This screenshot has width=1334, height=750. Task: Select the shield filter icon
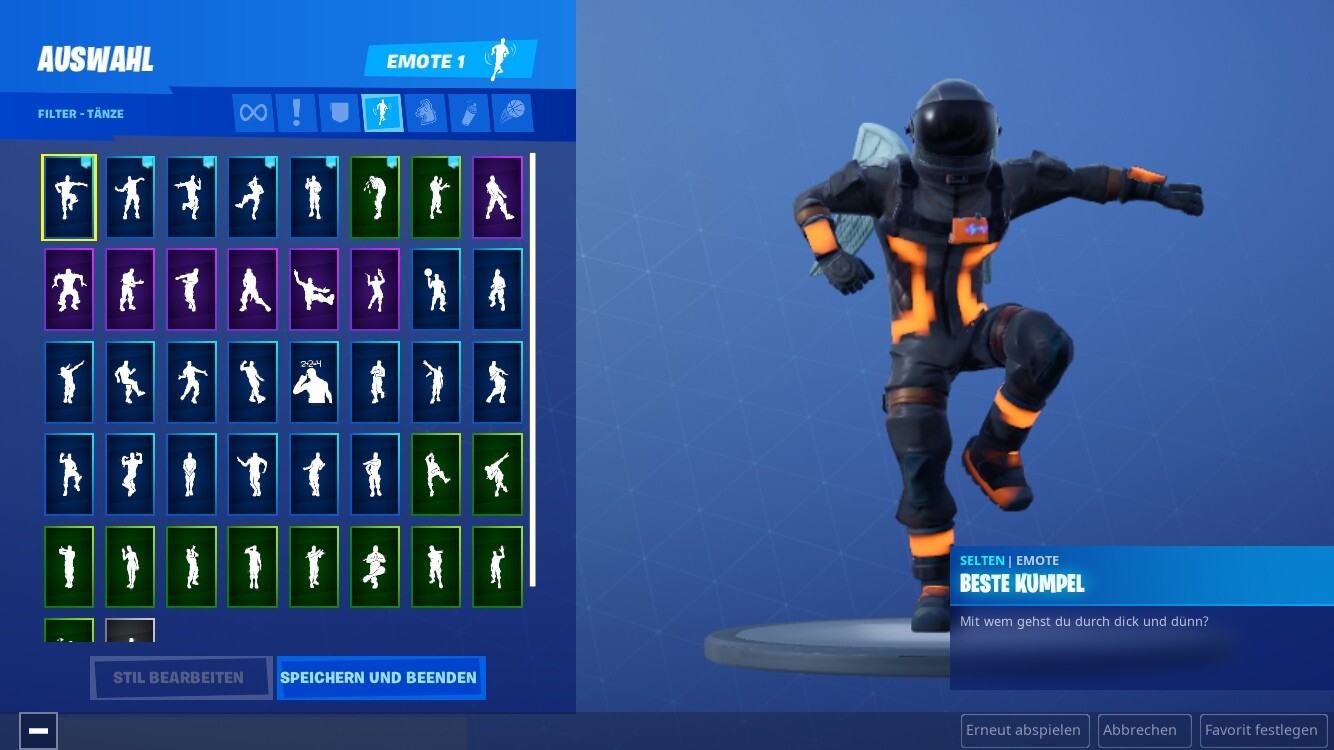tap(340, 113)
